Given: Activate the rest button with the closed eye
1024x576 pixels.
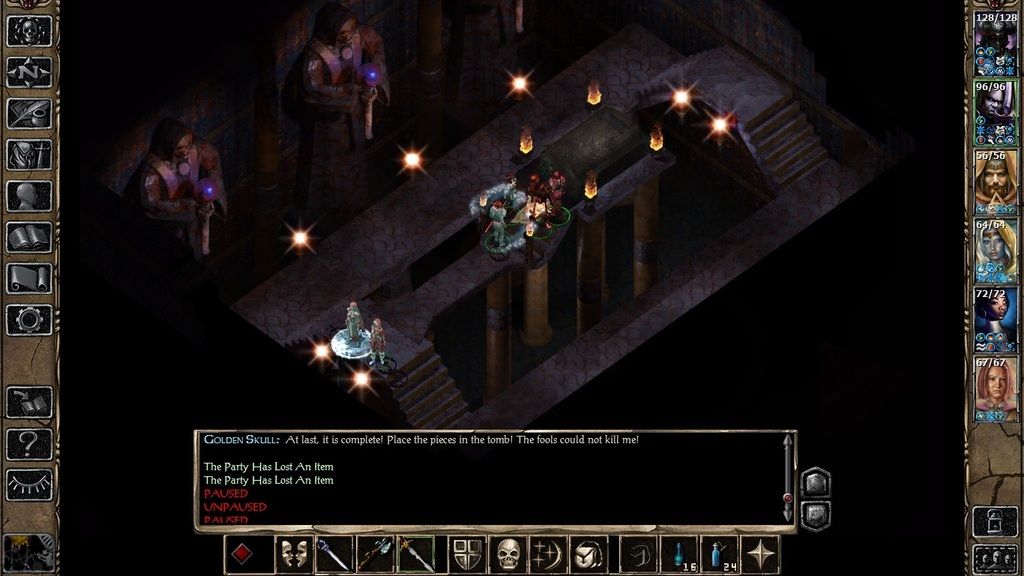Looking at the screenshot, I should 29,484.
